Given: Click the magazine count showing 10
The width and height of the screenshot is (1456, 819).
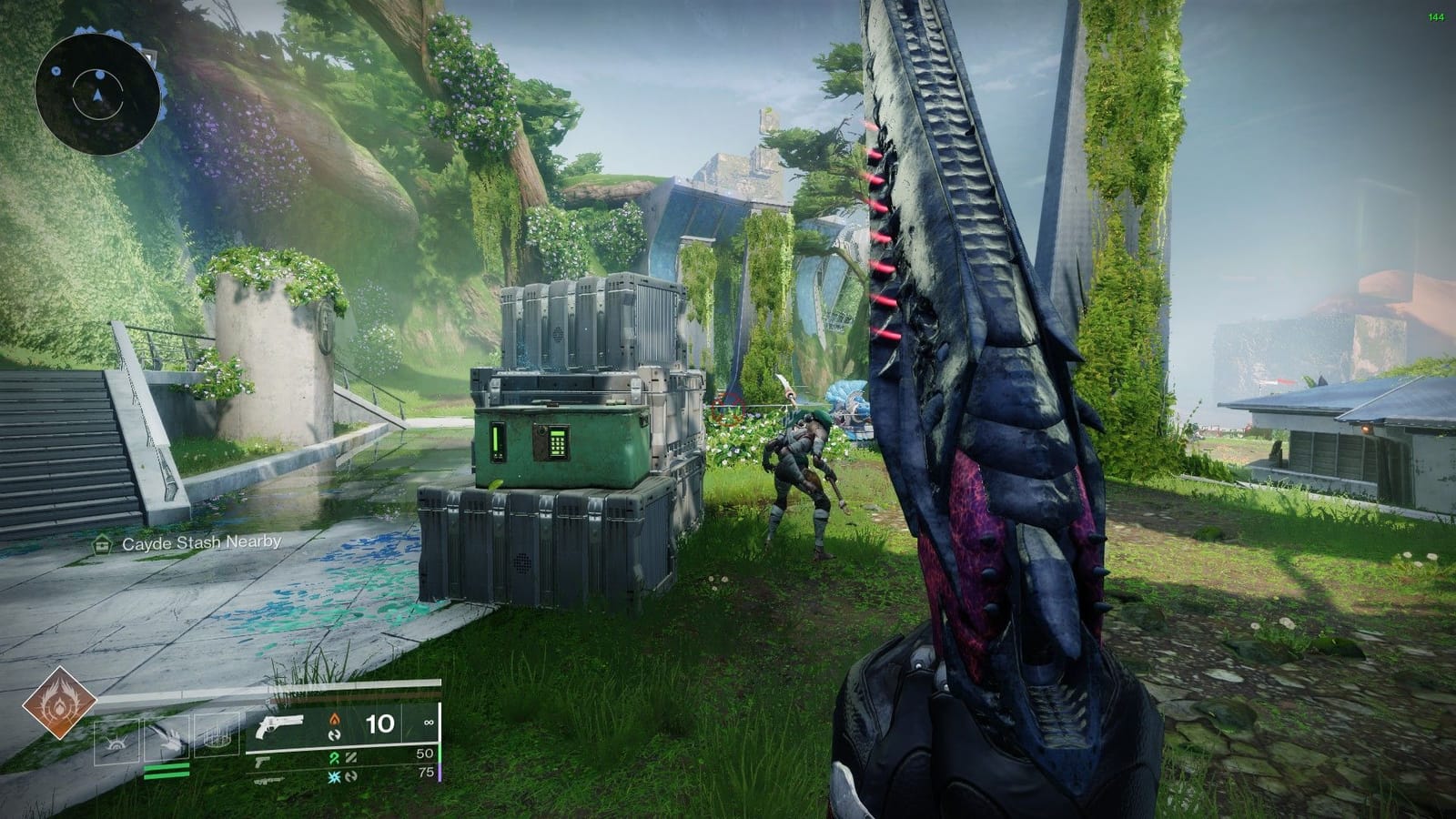Looking at the screenshot, I should 381,723.
